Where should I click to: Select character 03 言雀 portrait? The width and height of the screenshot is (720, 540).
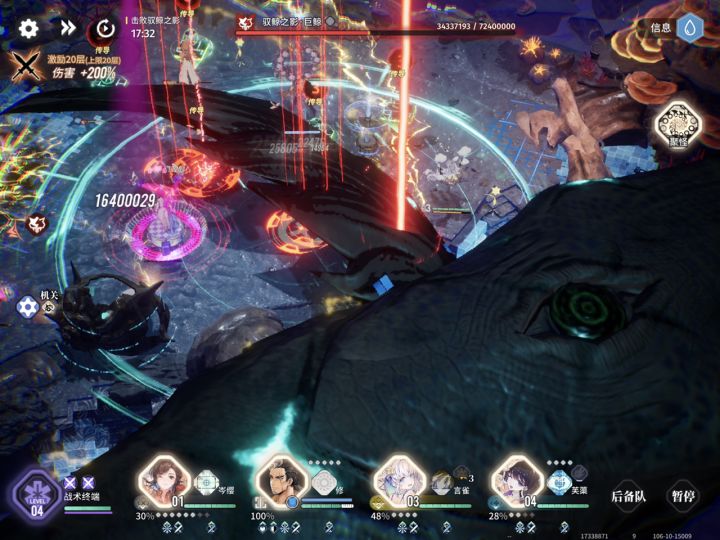[x=399, y=482]
